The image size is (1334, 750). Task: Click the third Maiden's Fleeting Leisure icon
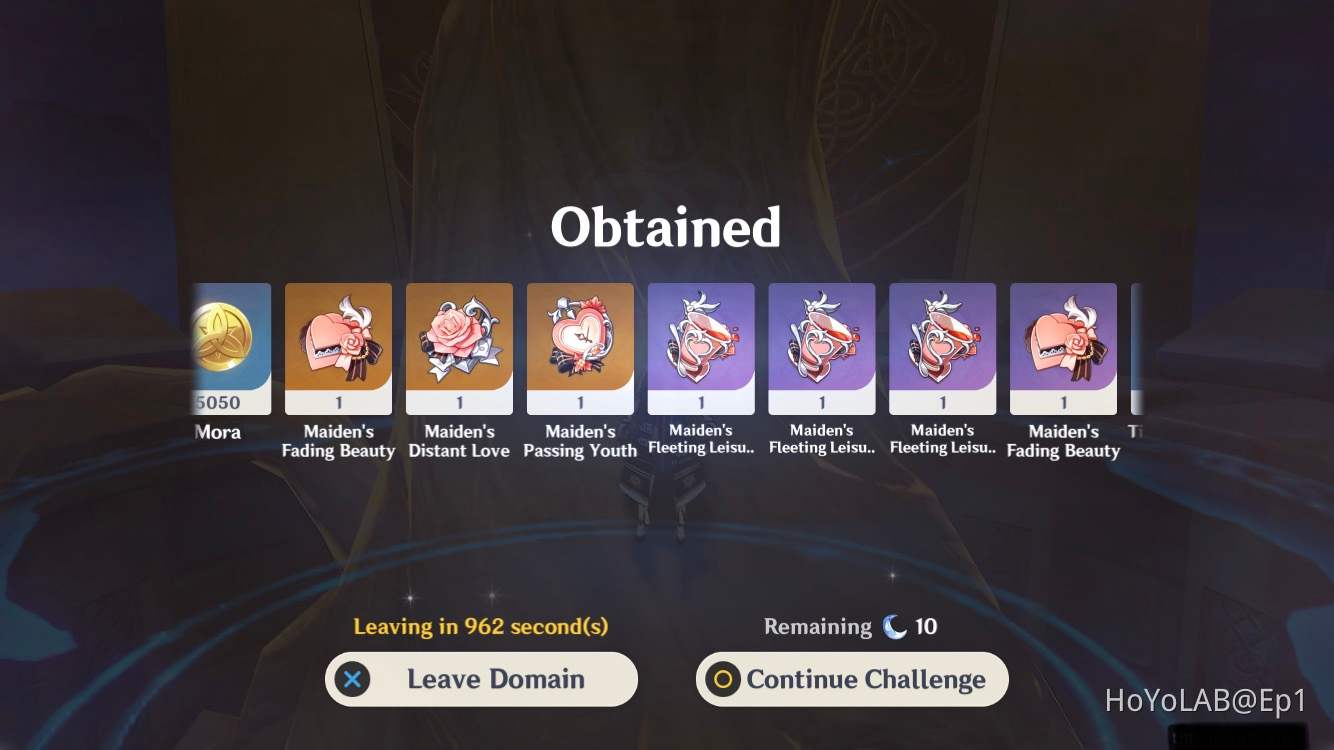[x=942, y=345]
